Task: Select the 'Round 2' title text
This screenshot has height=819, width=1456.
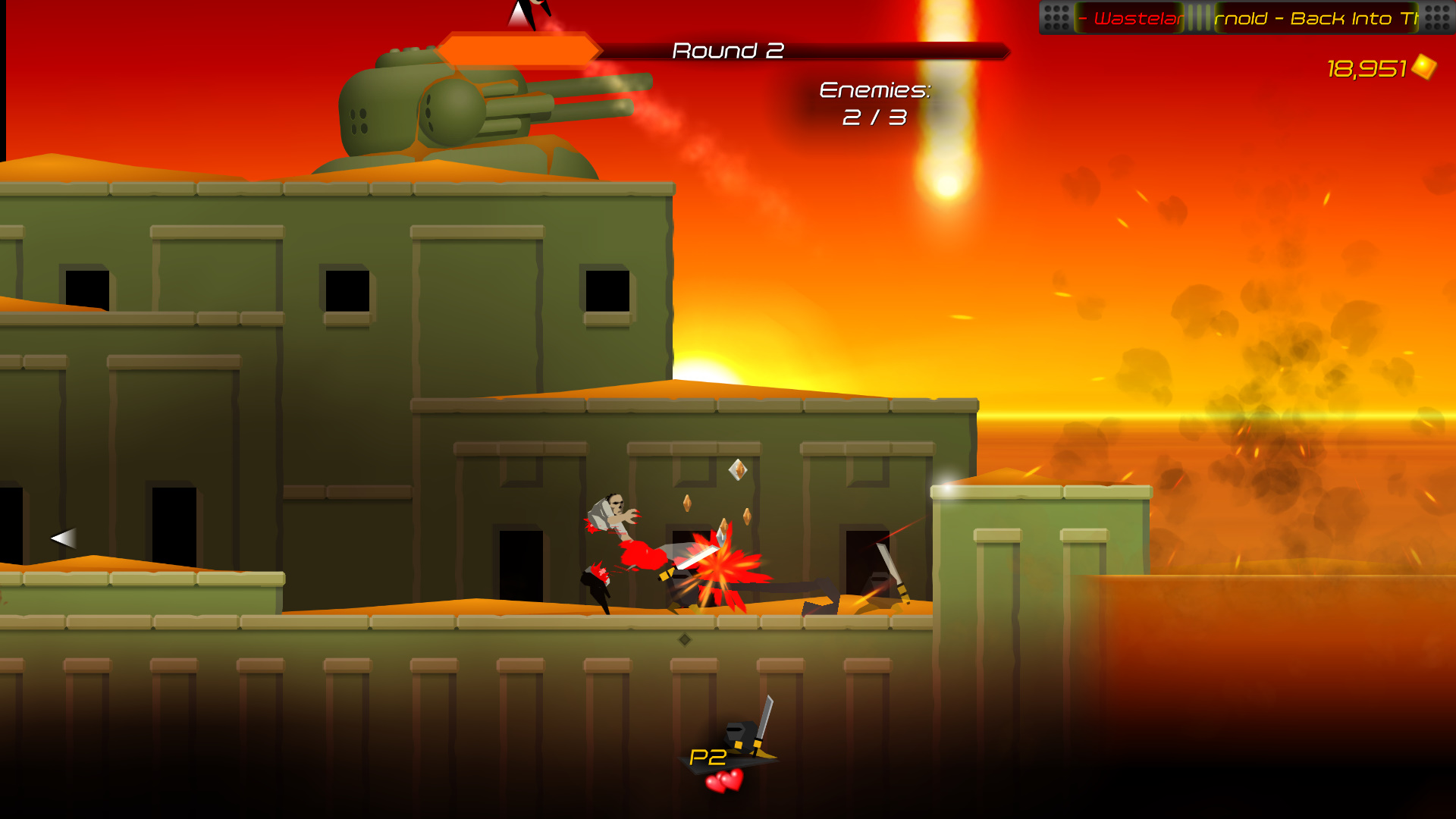Action: 730,51
